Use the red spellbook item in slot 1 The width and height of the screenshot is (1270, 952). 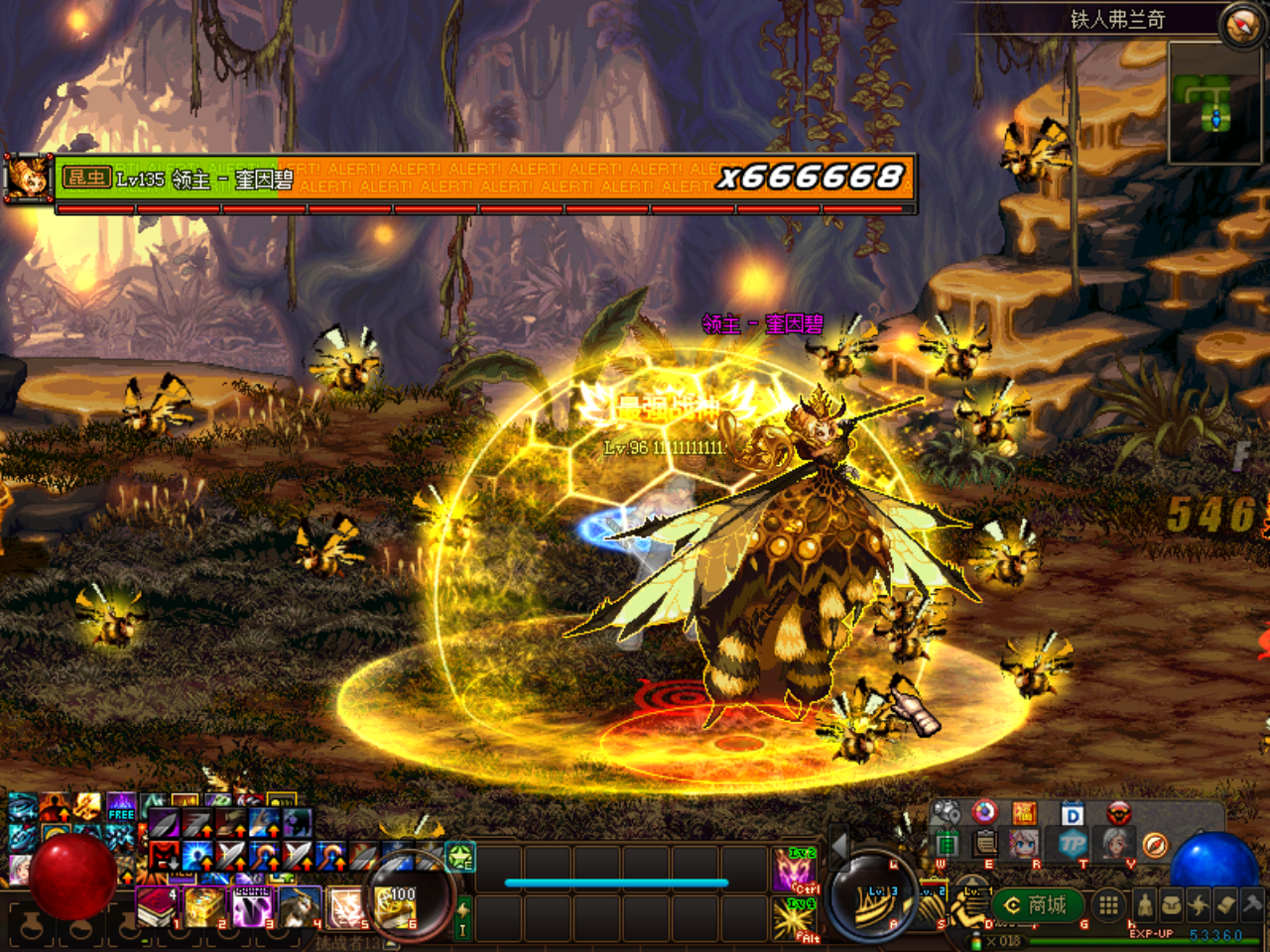pyautogui.click(x=156, y=907)
